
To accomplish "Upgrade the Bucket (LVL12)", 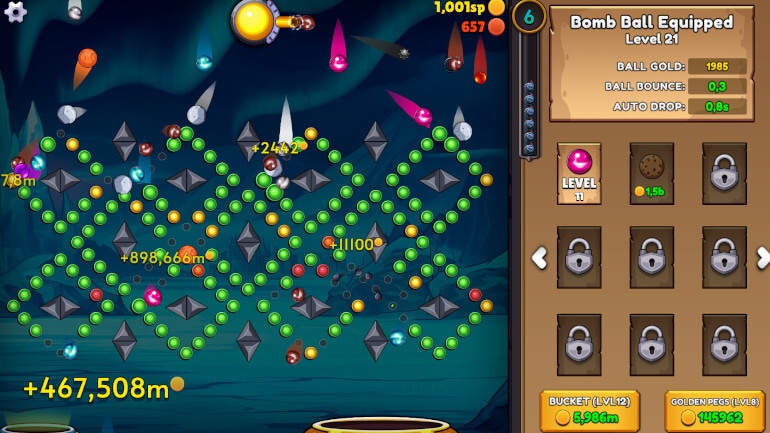I will point(590,411).
